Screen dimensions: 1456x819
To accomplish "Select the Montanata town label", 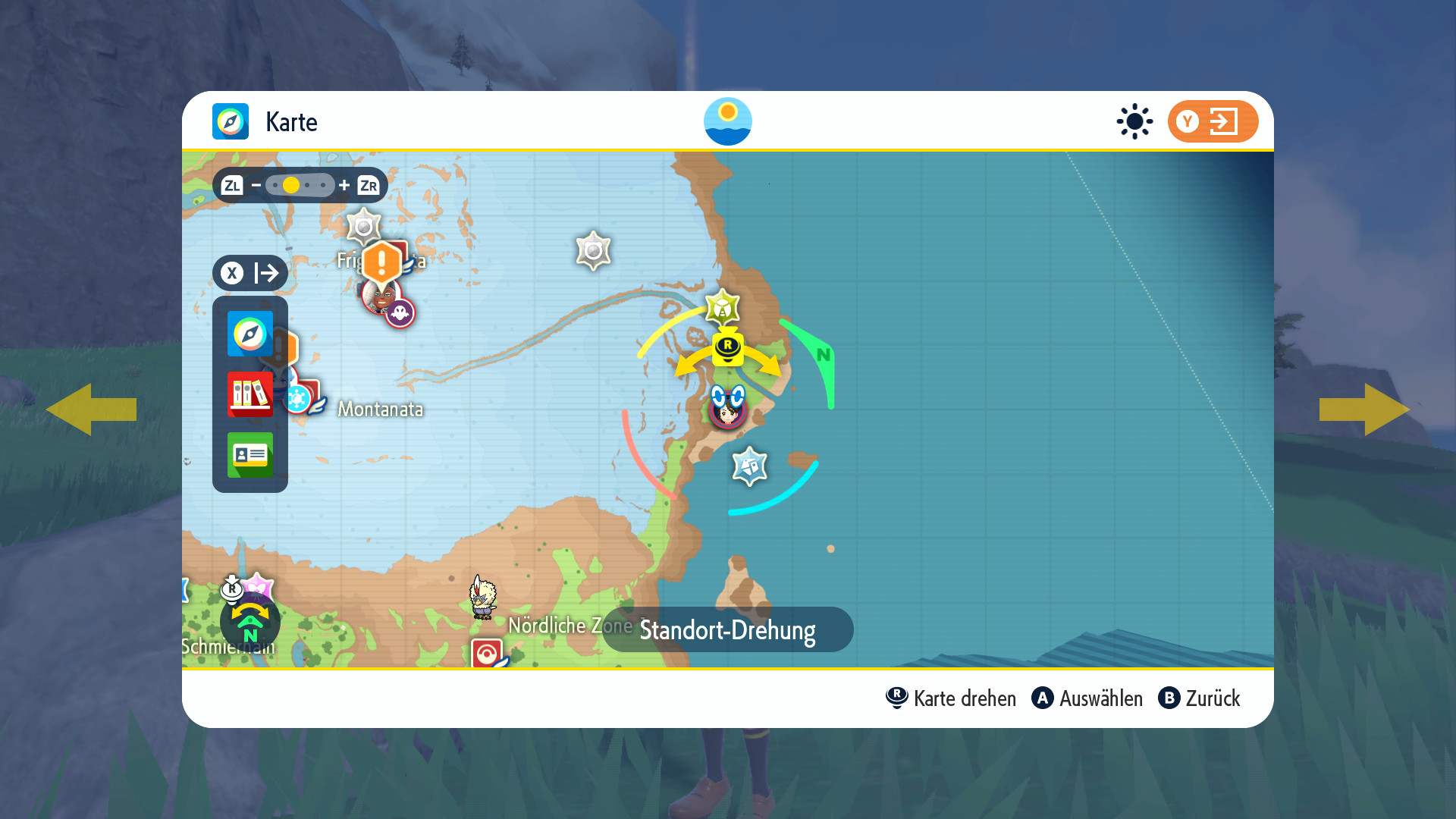I will click(380, 409).
